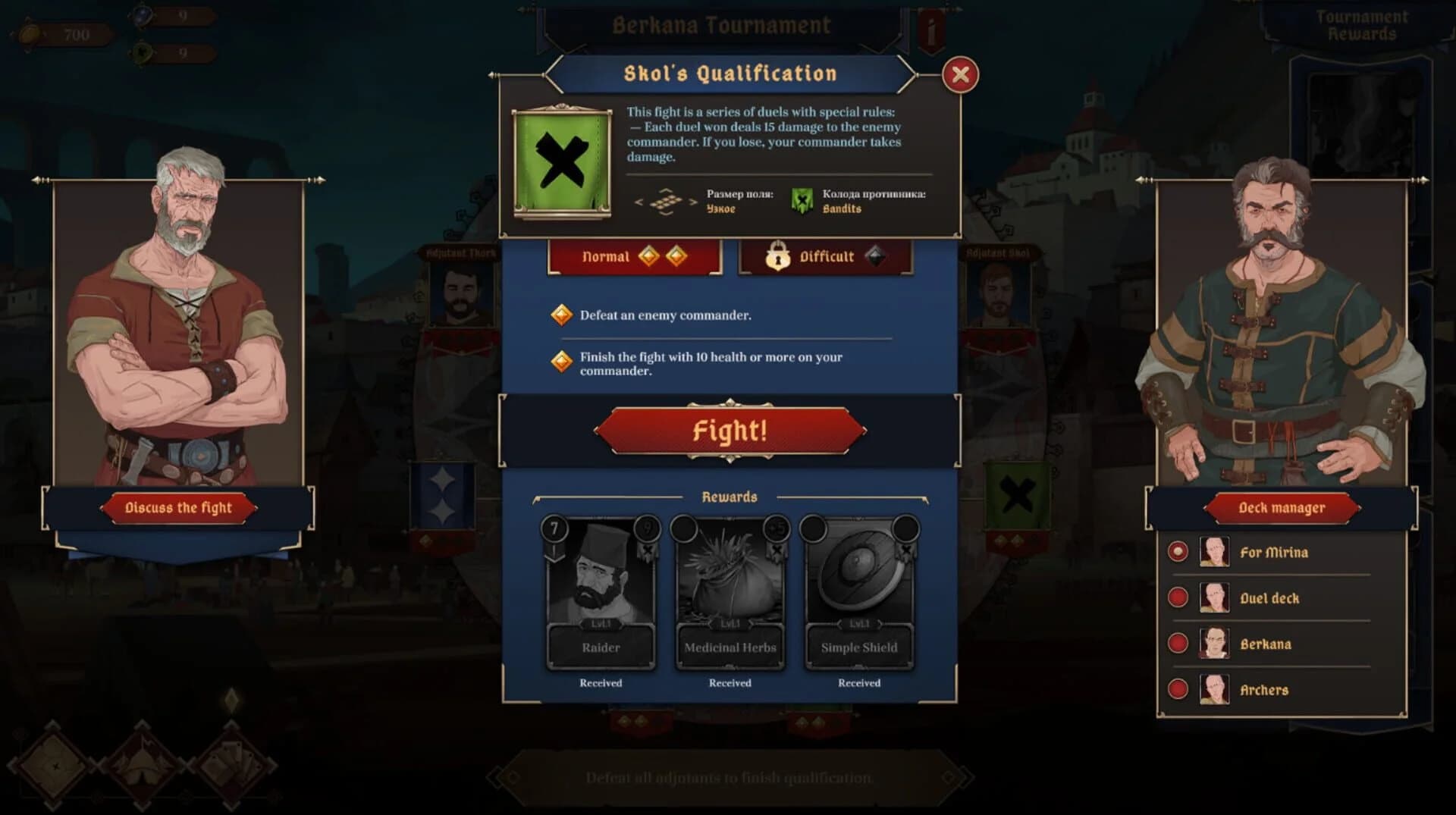The width and height of the screenshot is (1456, 815).
Task: Click the Bandits enemy deck emblem
Action: point(802,202)
